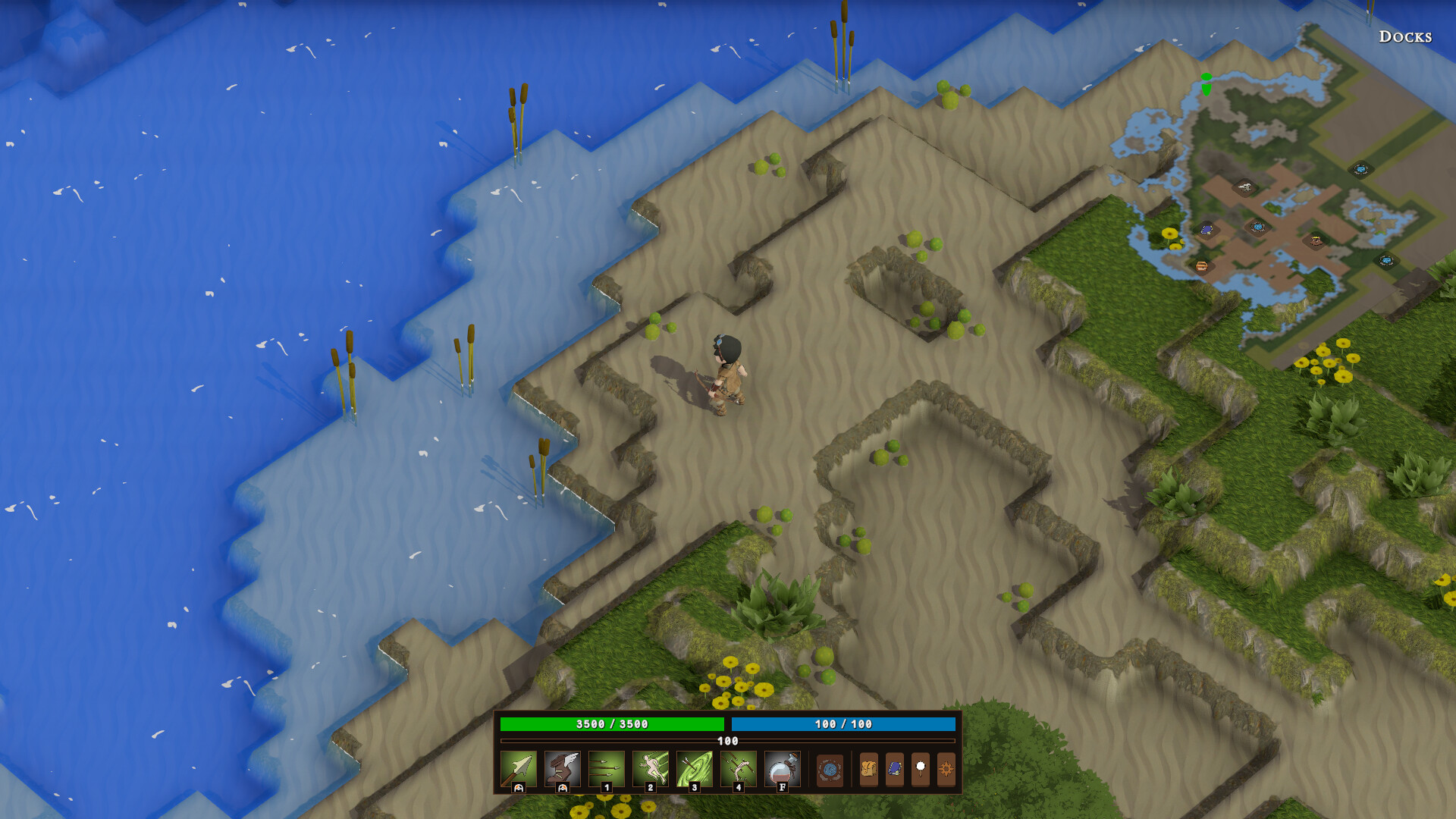Viewport: 1456px width, 819px height.
Task: Select the white map pin icon
Action: pyautogui.click(x=921, y=770)
